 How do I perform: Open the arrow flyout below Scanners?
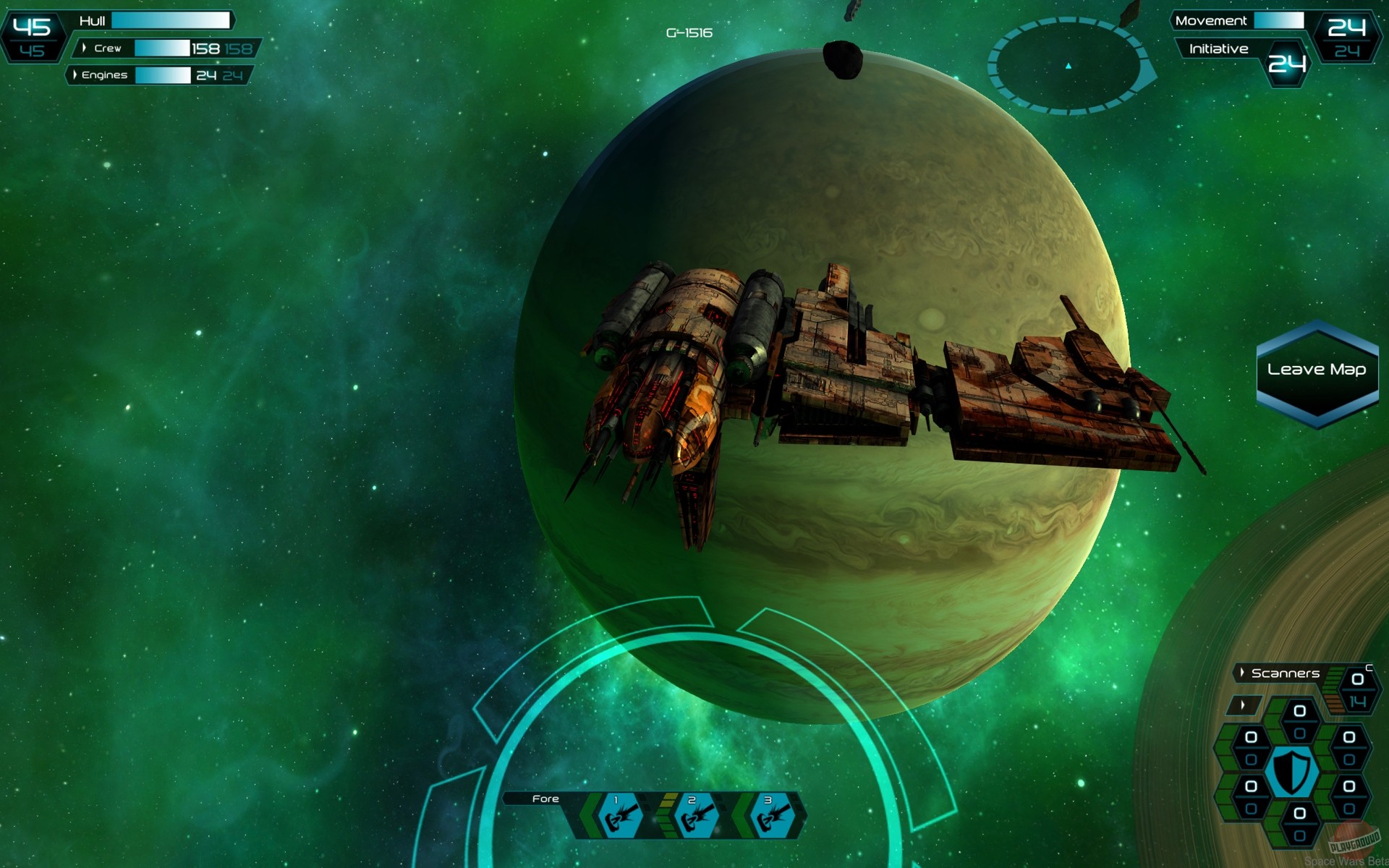tap(1242, 703)
